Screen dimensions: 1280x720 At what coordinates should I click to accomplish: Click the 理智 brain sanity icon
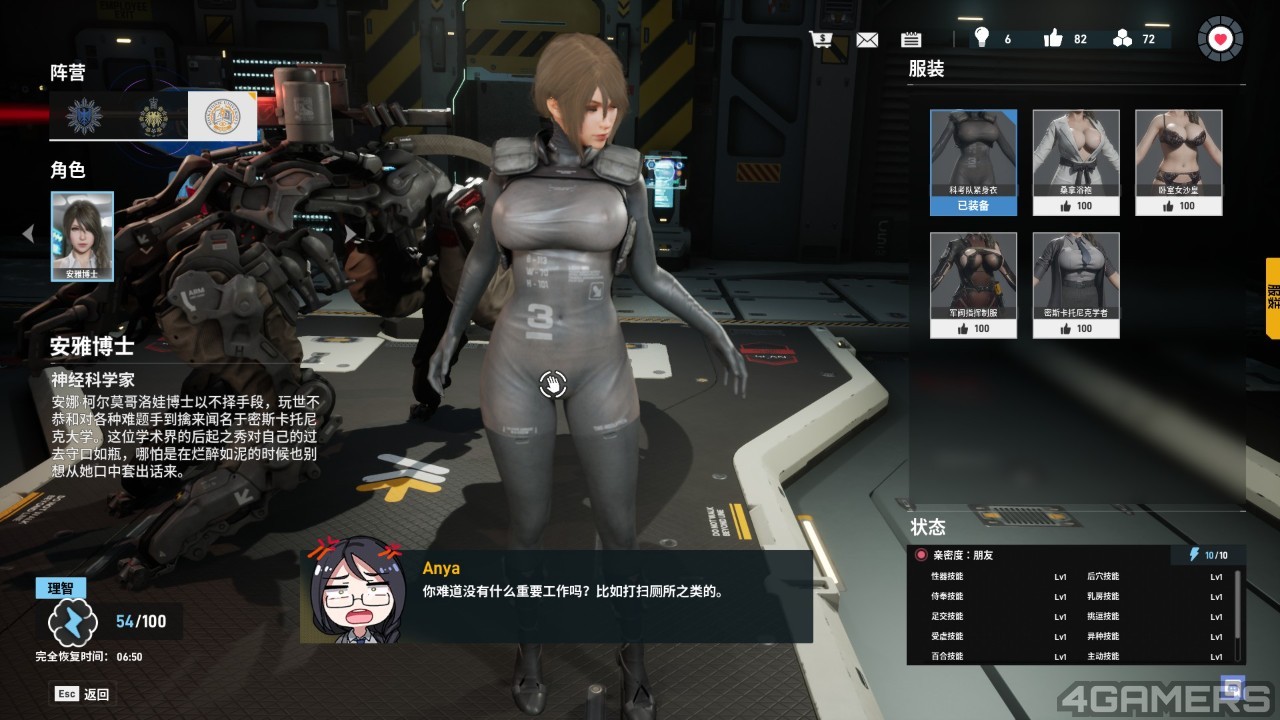click(72, 622)
